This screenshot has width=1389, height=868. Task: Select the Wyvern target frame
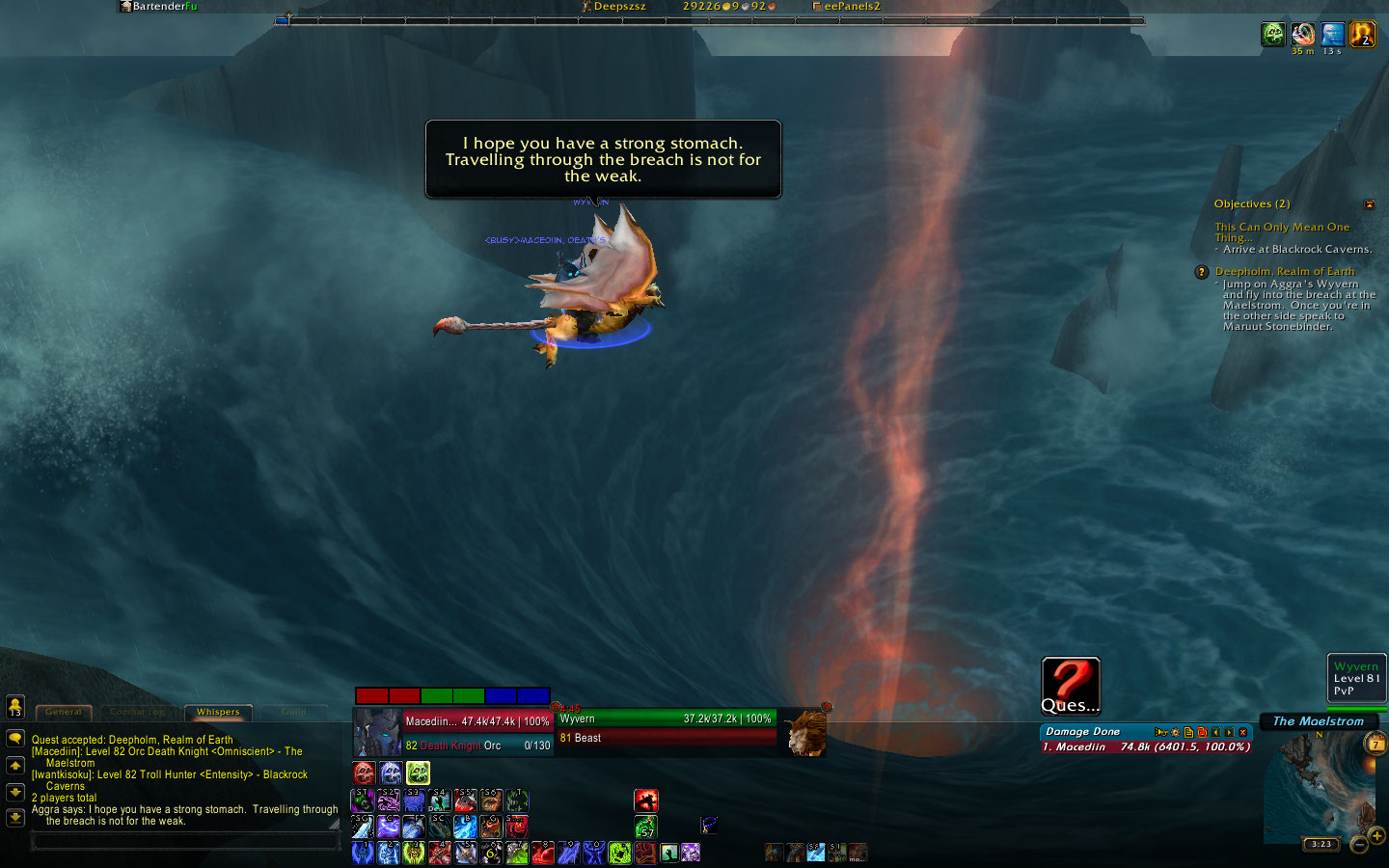pos(667,728)
